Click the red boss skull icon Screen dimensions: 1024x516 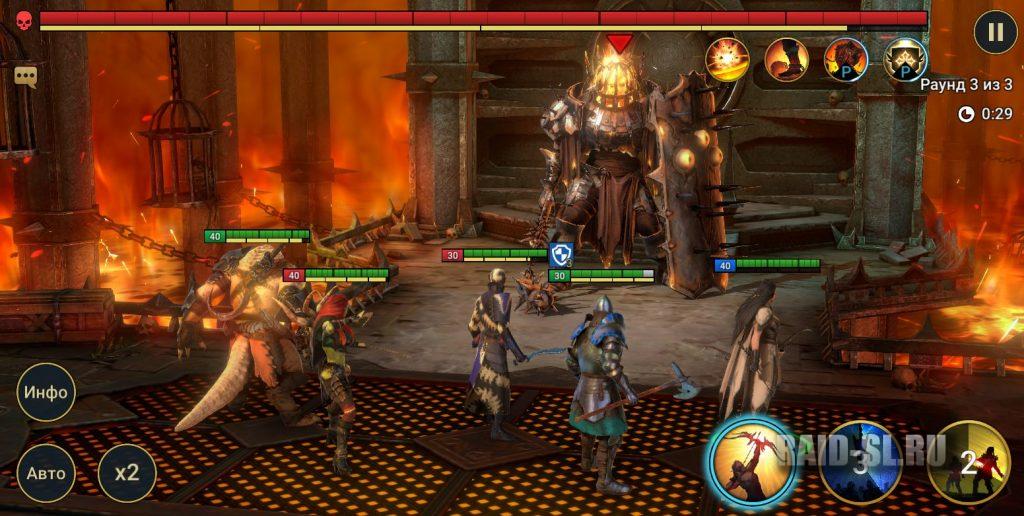pos(24,19)
